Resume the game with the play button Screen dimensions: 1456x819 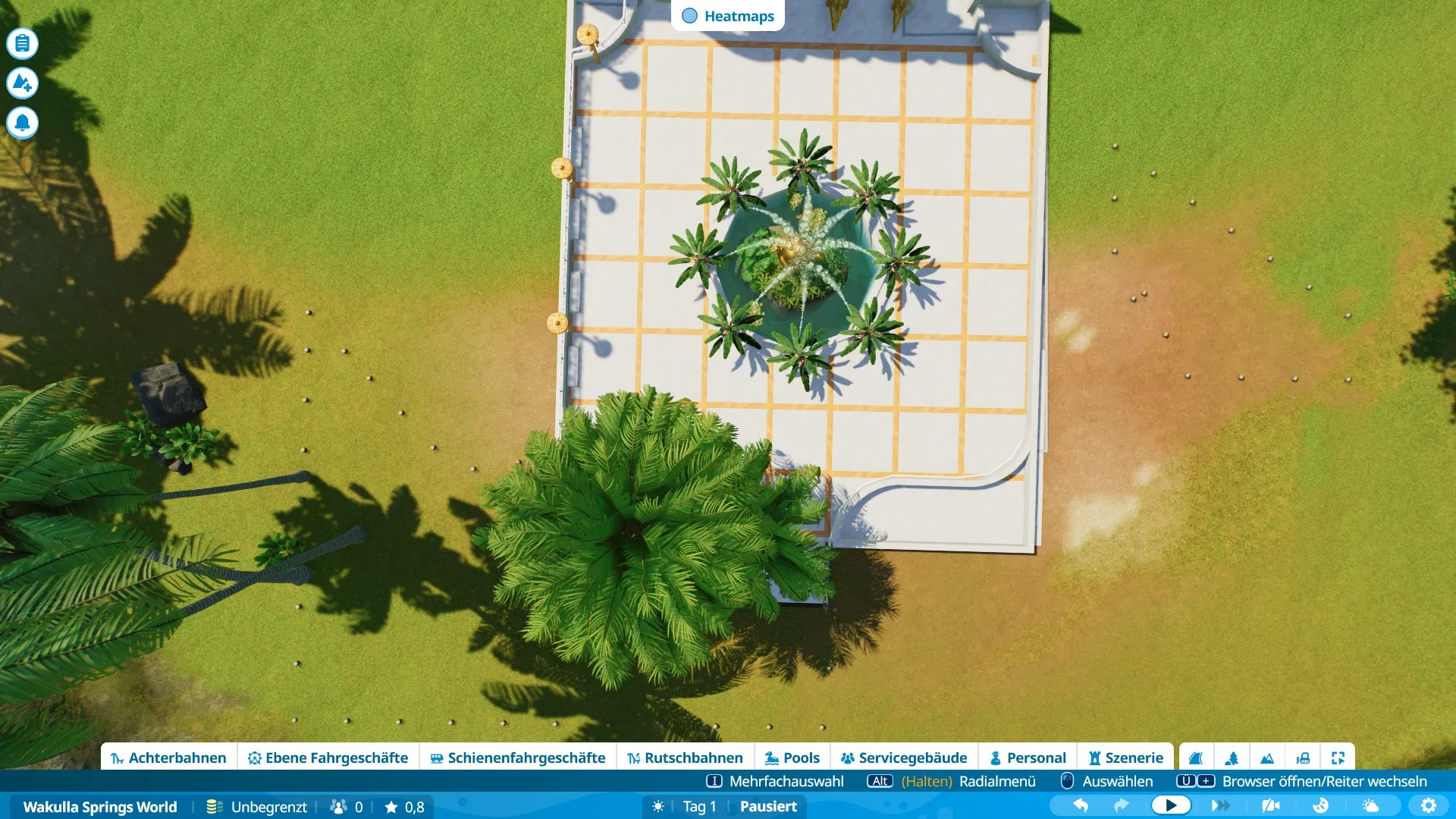tap(1170, 805)
